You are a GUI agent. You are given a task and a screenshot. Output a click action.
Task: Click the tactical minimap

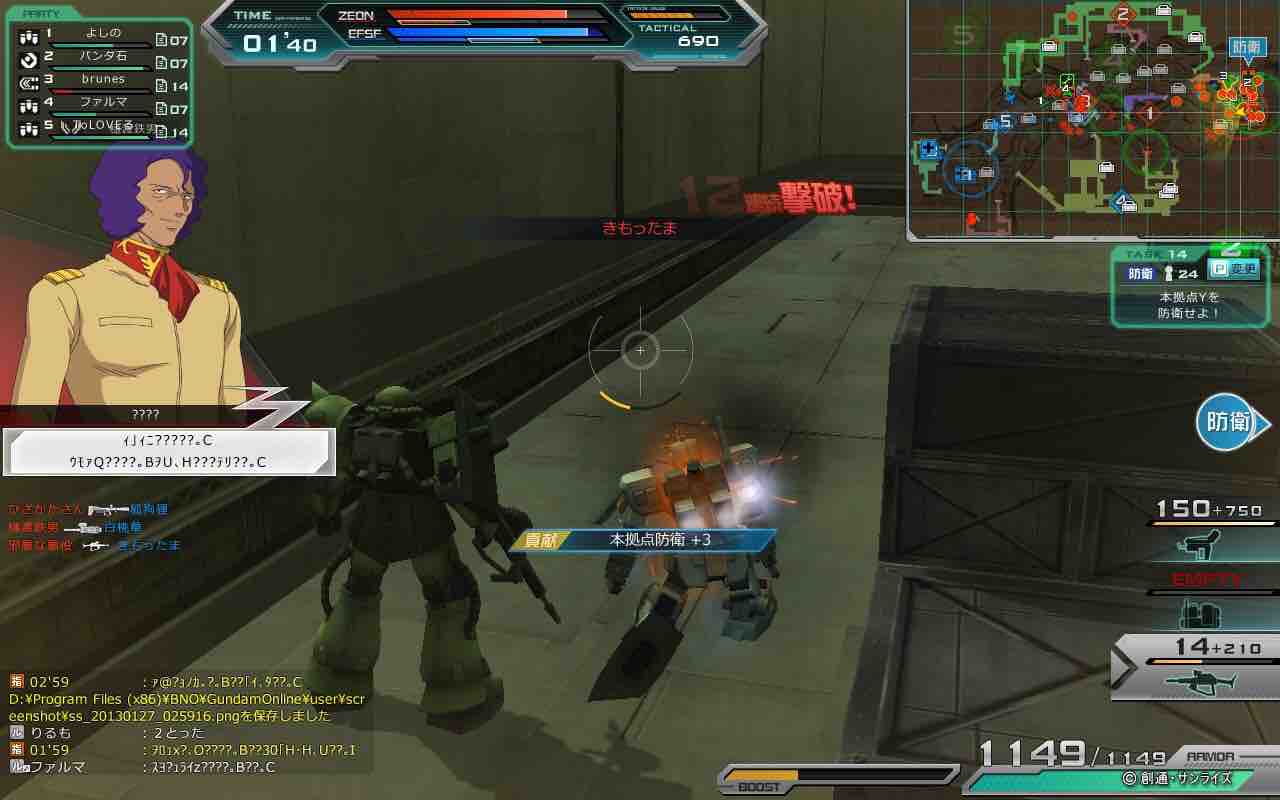[1092, 120]
